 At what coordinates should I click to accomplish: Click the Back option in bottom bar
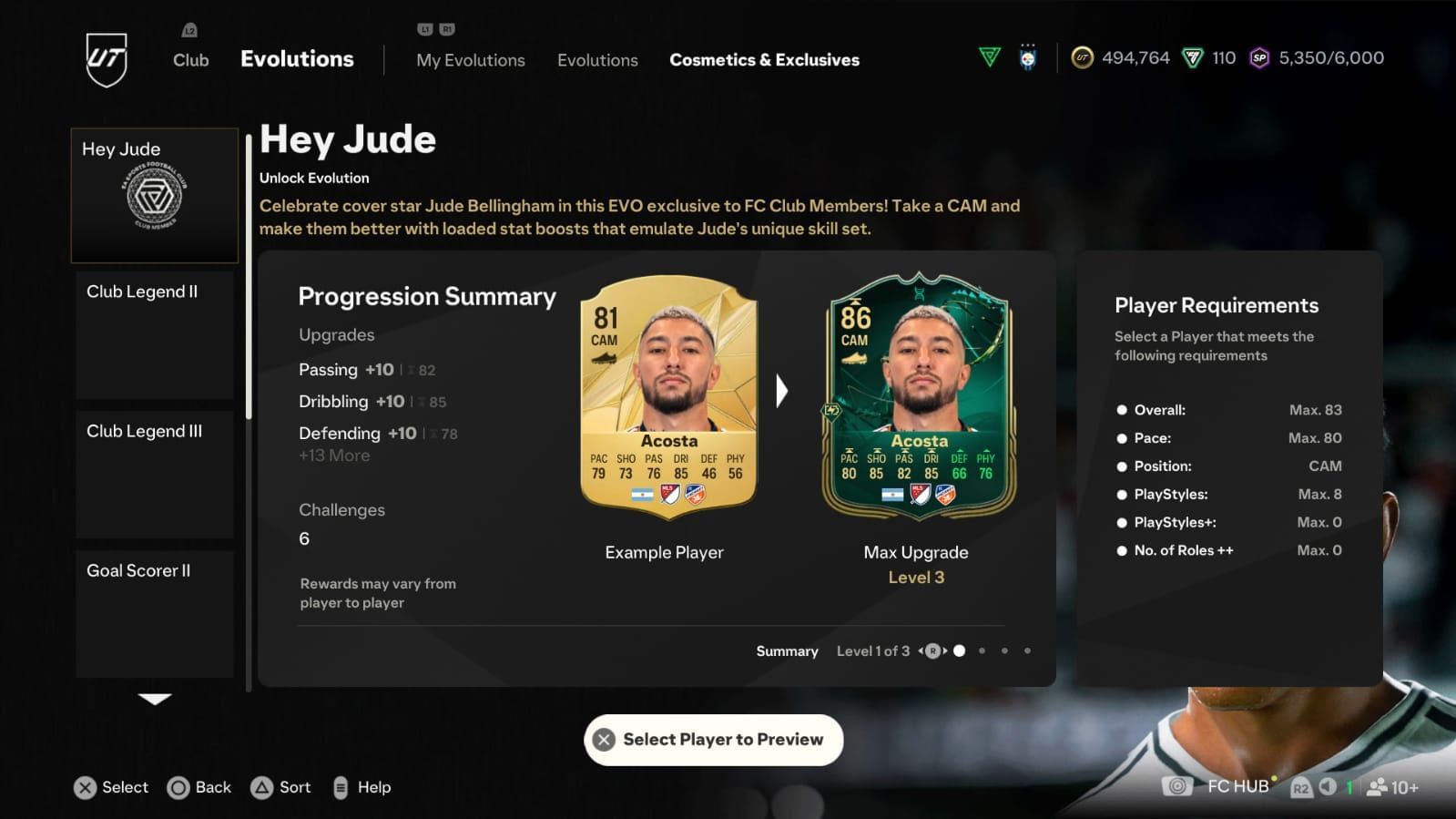[x=199, y=786]
